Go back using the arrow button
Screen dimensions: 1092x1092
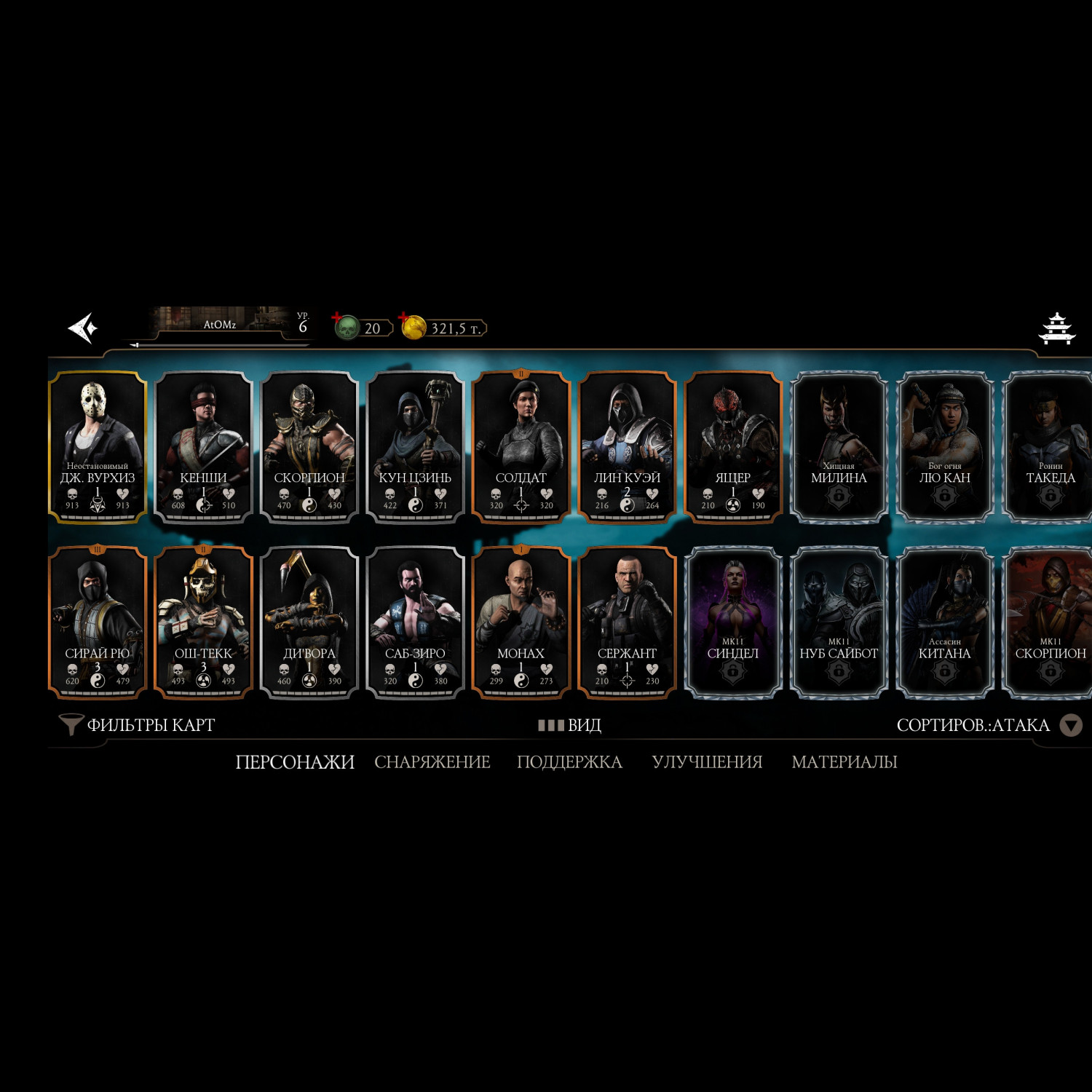pyautogui.click(x=83, y=328)
